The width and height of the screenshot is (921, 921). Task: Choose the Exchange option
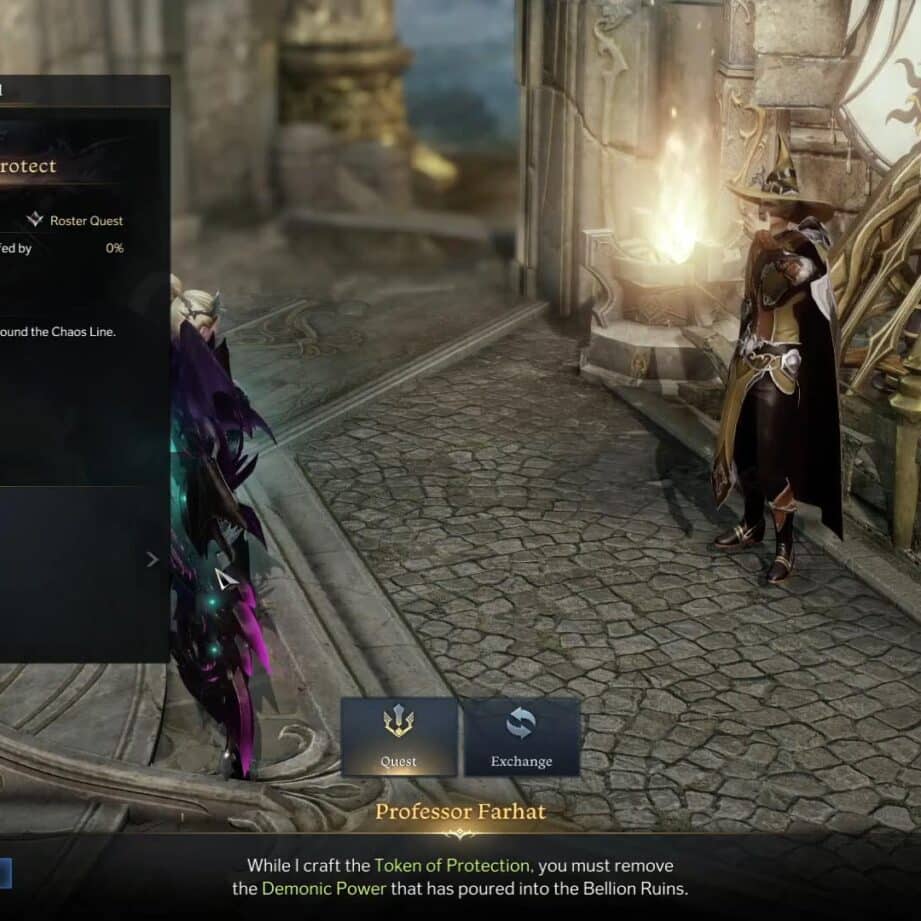tap(521, 736)
